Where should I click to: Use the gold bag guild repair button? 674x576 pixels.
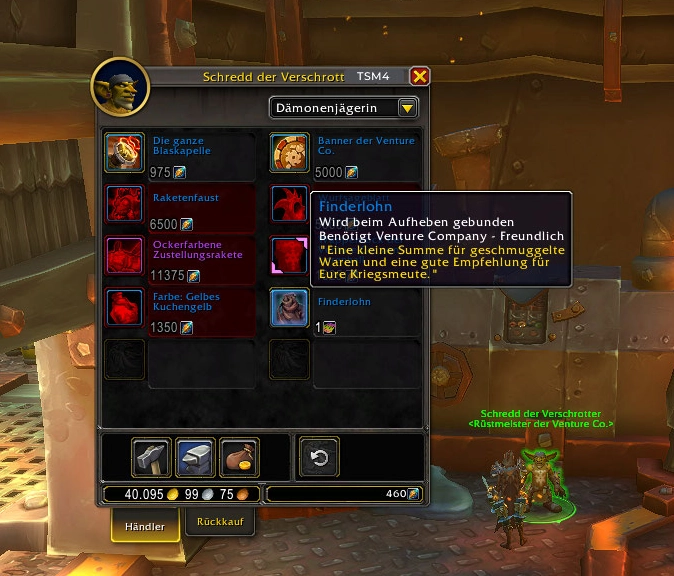pyautogui.click(x=239, y=458)
